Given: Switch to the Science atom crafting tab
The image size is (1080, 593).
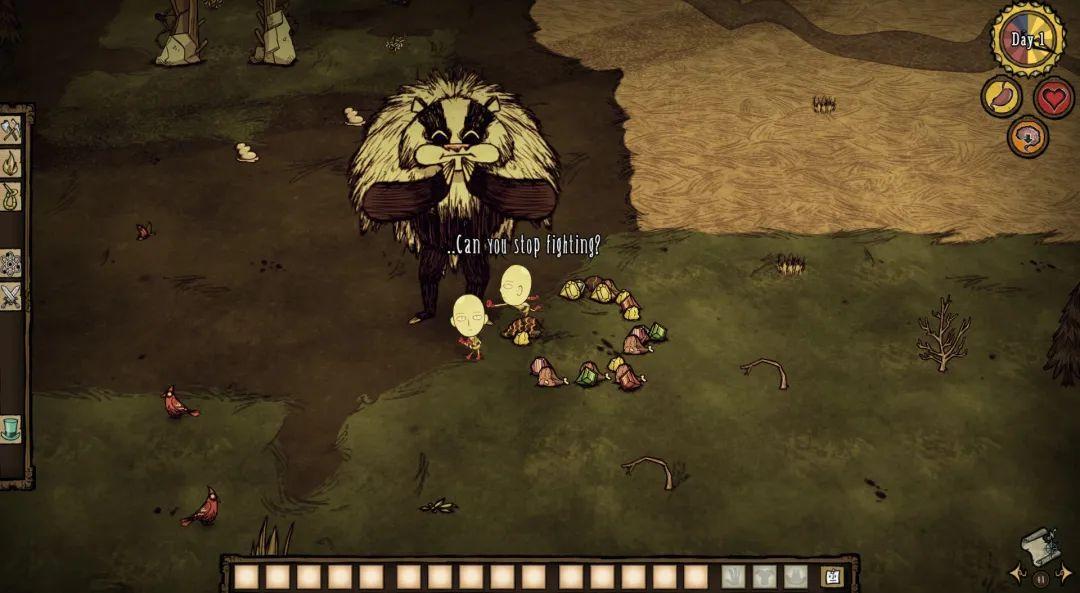Looking at the screenshot, I should click(x=11, y=263).
